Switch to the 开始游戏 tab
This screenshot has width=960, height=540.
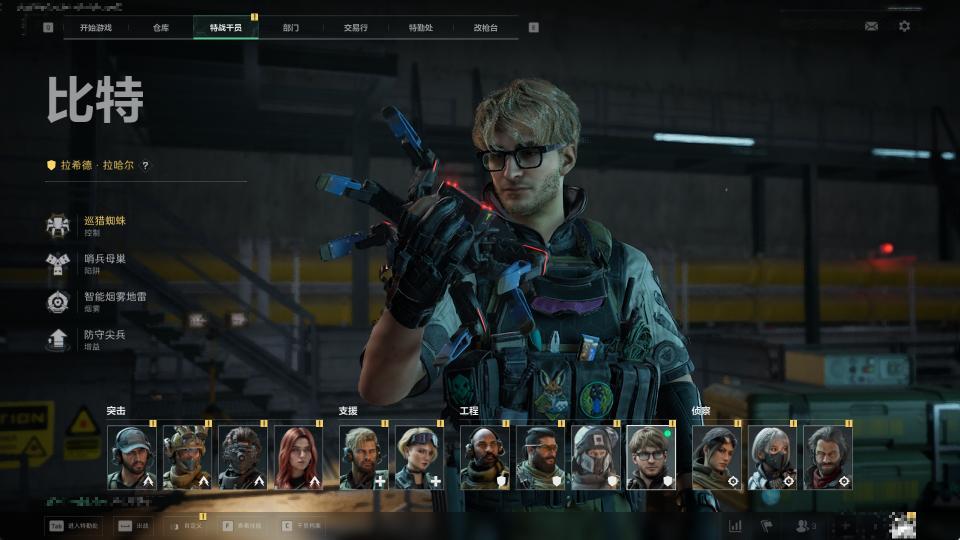pyautogui.click(x=96, y=27)
